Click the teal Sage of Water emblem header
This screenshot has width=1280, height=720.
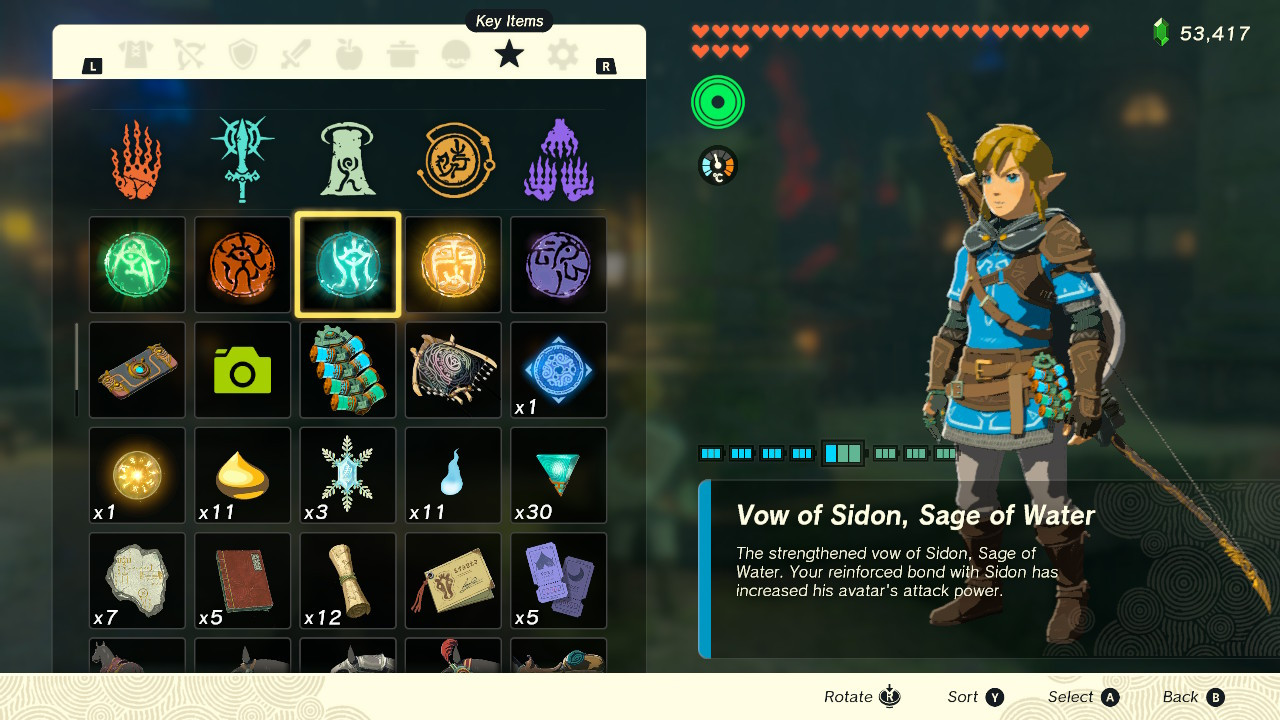[242, 155]
